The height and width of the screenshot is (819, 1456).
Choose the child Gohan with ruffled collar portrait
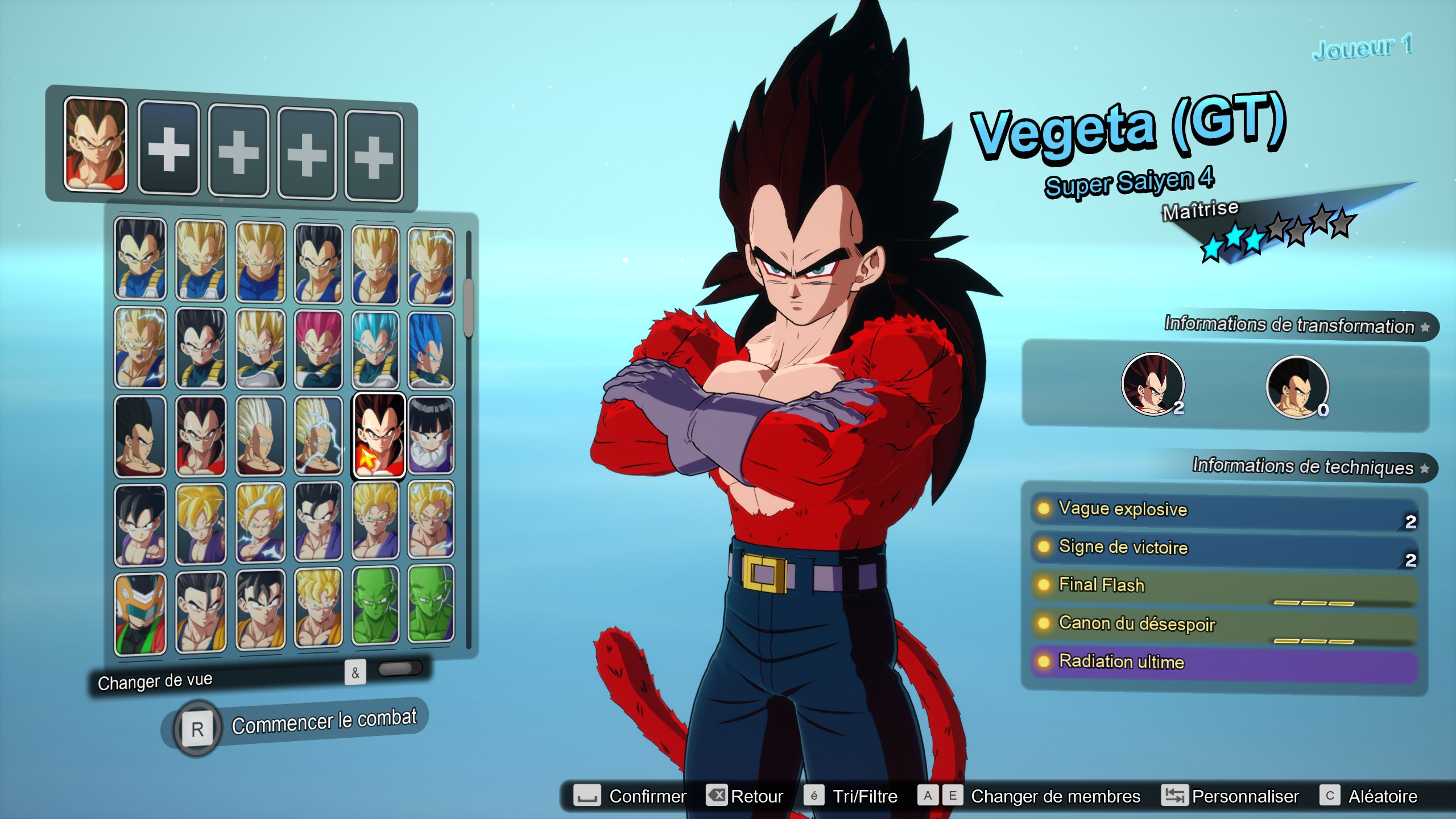click(431, 435)
